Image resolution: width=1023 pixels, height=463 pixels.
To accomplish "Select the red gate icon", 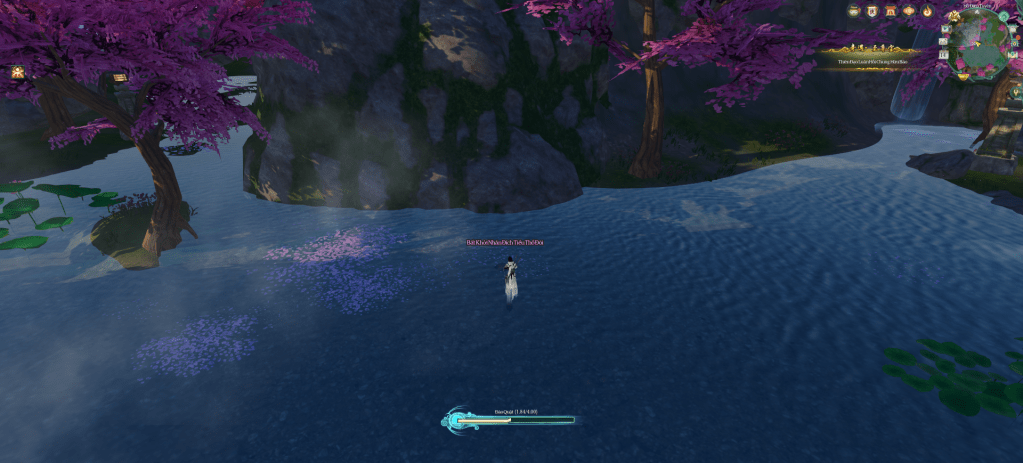I will (890, 11).
